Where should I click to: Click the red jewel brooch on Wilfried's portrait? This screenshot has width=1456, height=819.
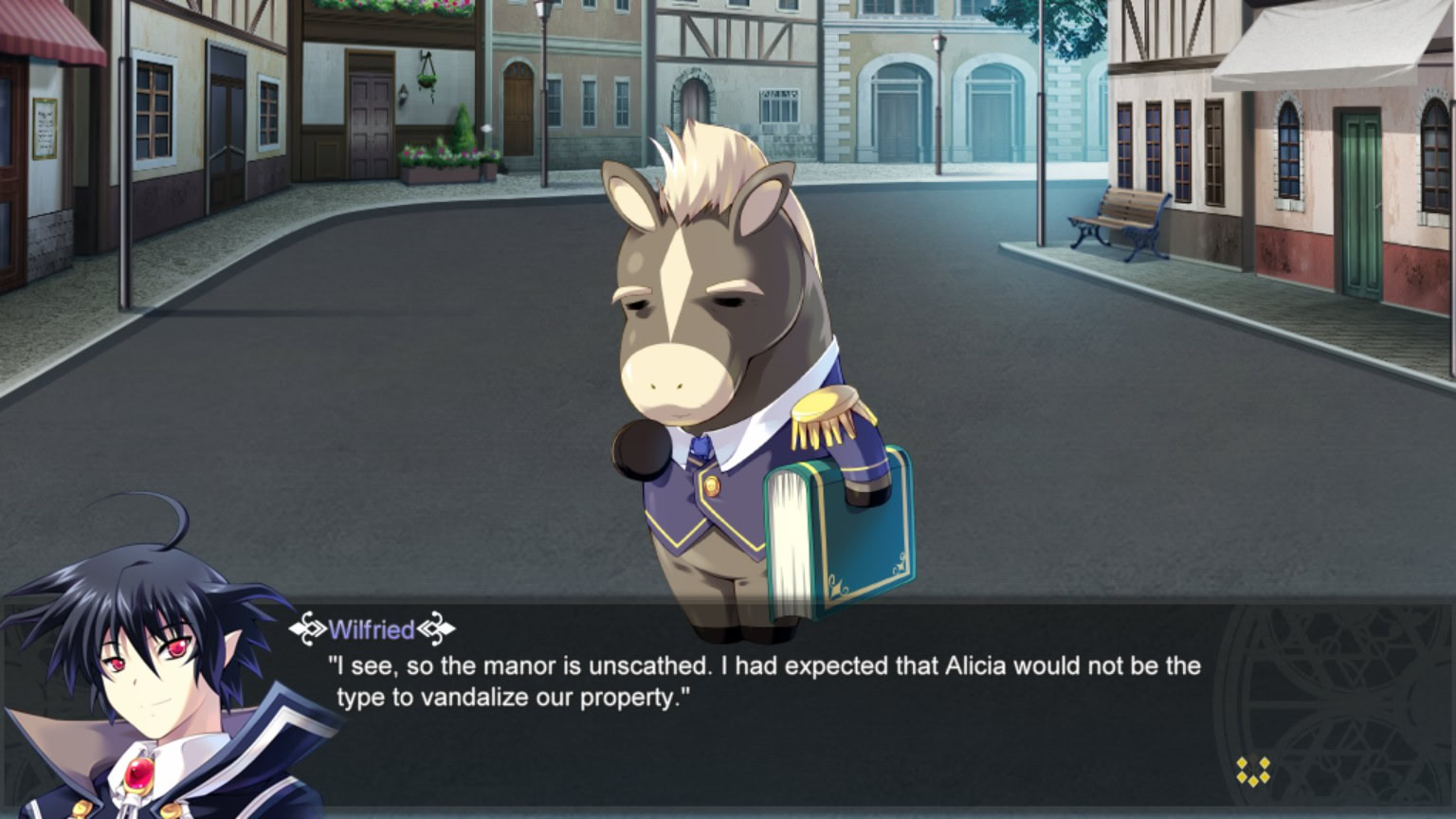click(138, 775)
